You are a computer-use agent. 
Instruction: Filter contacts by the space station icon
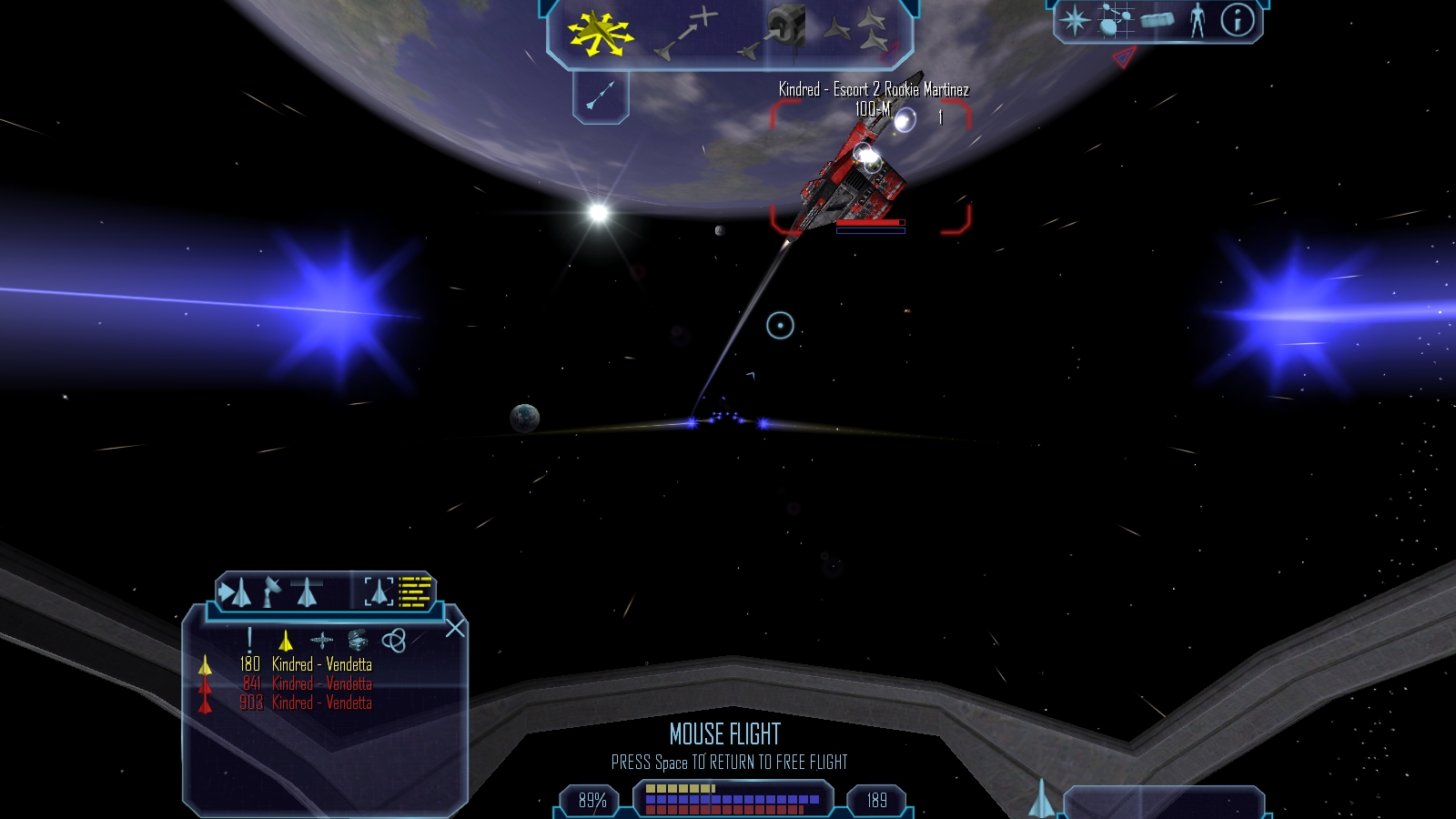pos(321,641)
